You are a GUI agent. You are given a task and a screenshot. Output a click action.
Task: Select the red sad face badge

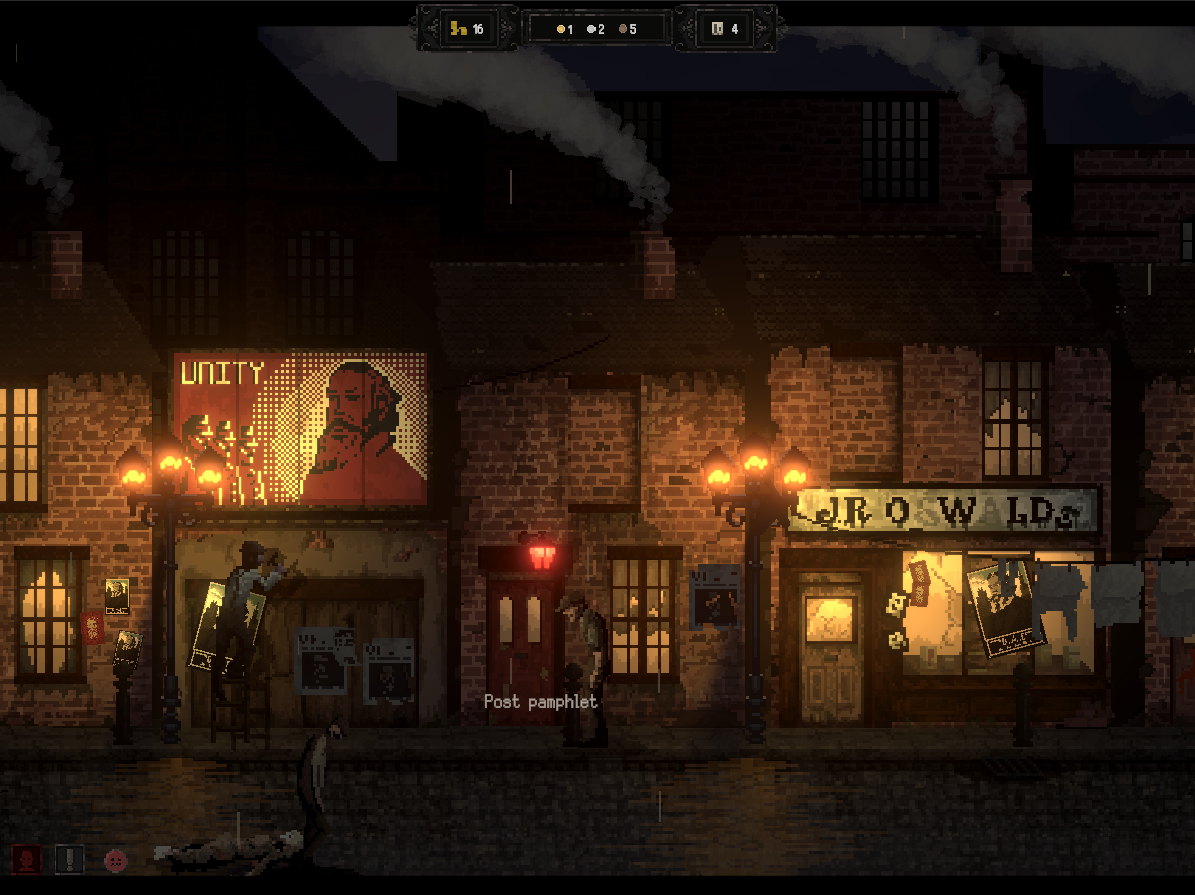[x=116, y=858]
